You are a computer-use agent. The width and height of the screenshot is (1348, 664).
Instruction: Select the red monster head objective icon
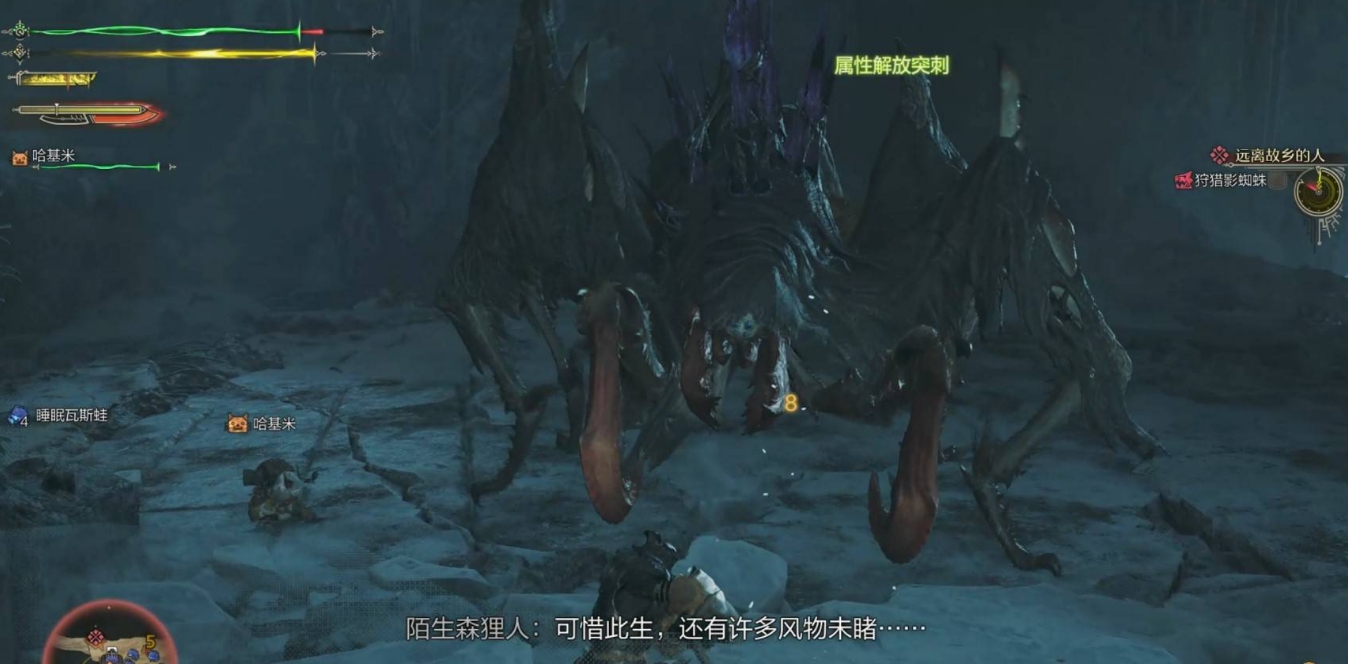tap(1184, 181)
